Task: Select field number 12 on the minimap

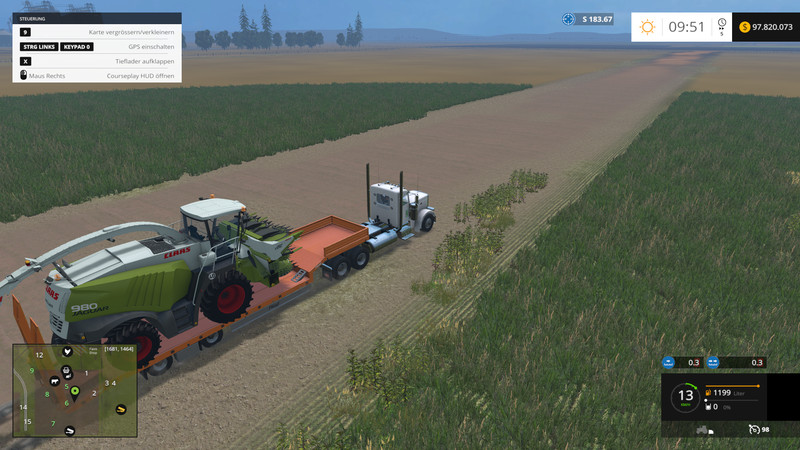Action: 39,355
